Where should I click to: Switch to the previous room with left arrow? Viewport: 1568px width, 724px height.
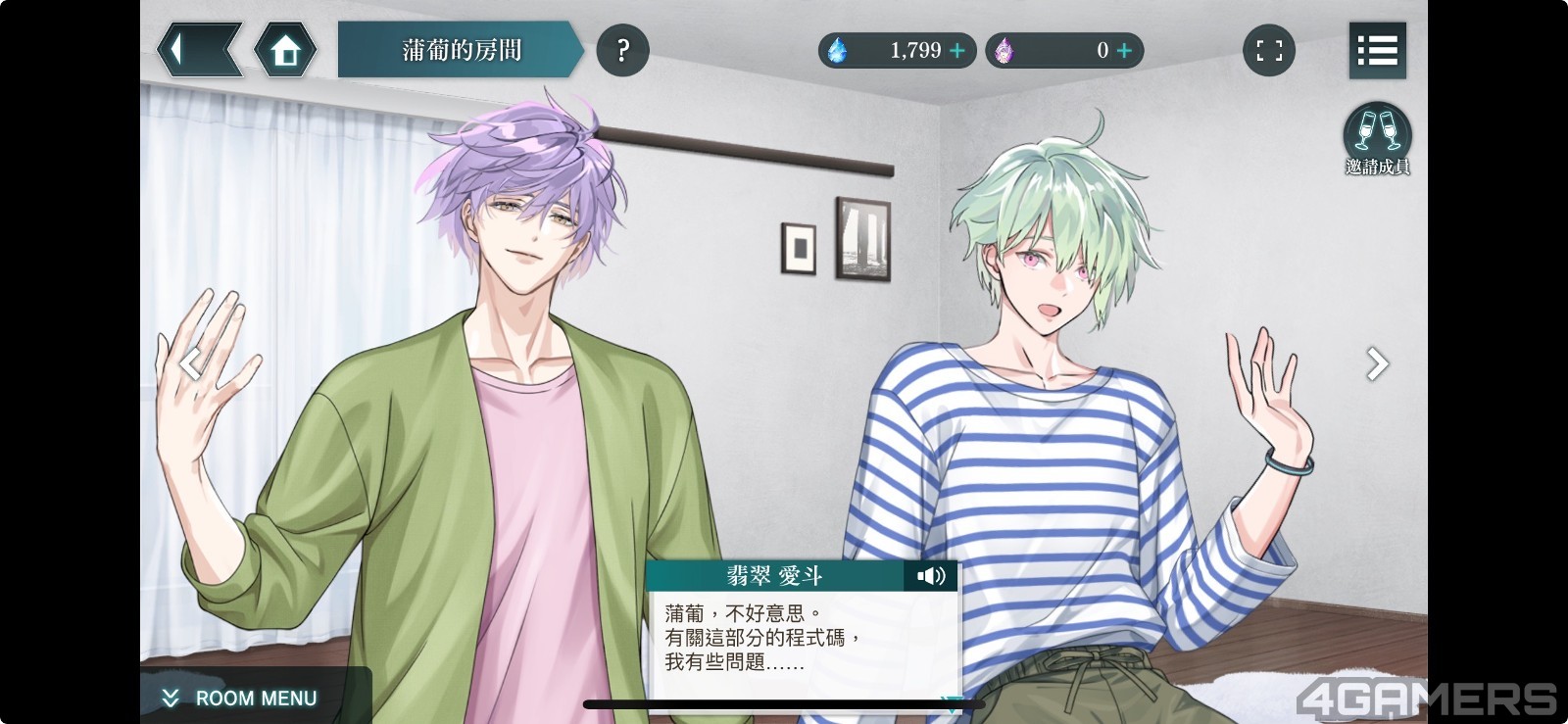191,363
